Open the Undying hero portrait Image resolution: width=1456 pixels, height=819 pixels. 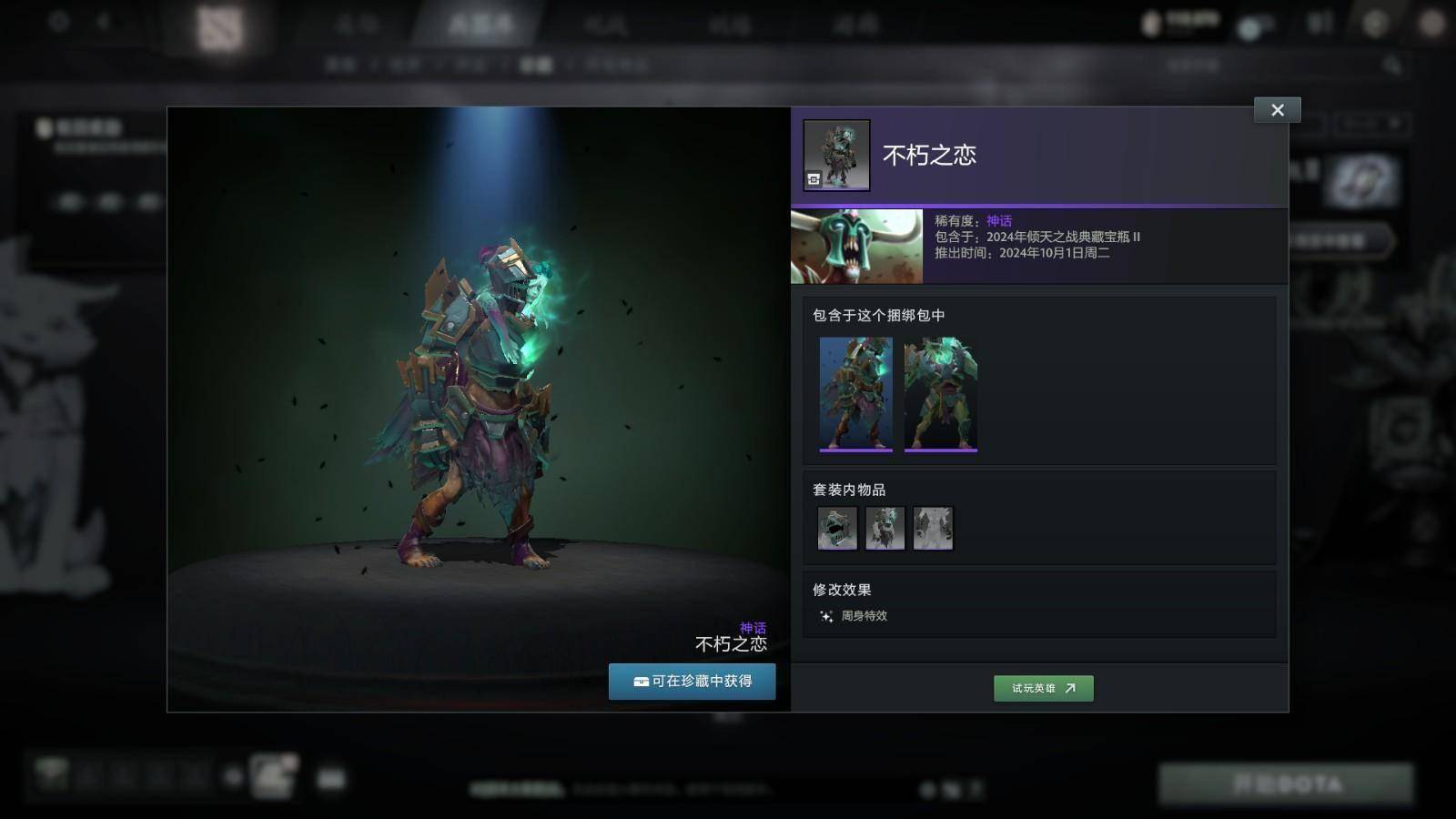(x=856, y=247)
